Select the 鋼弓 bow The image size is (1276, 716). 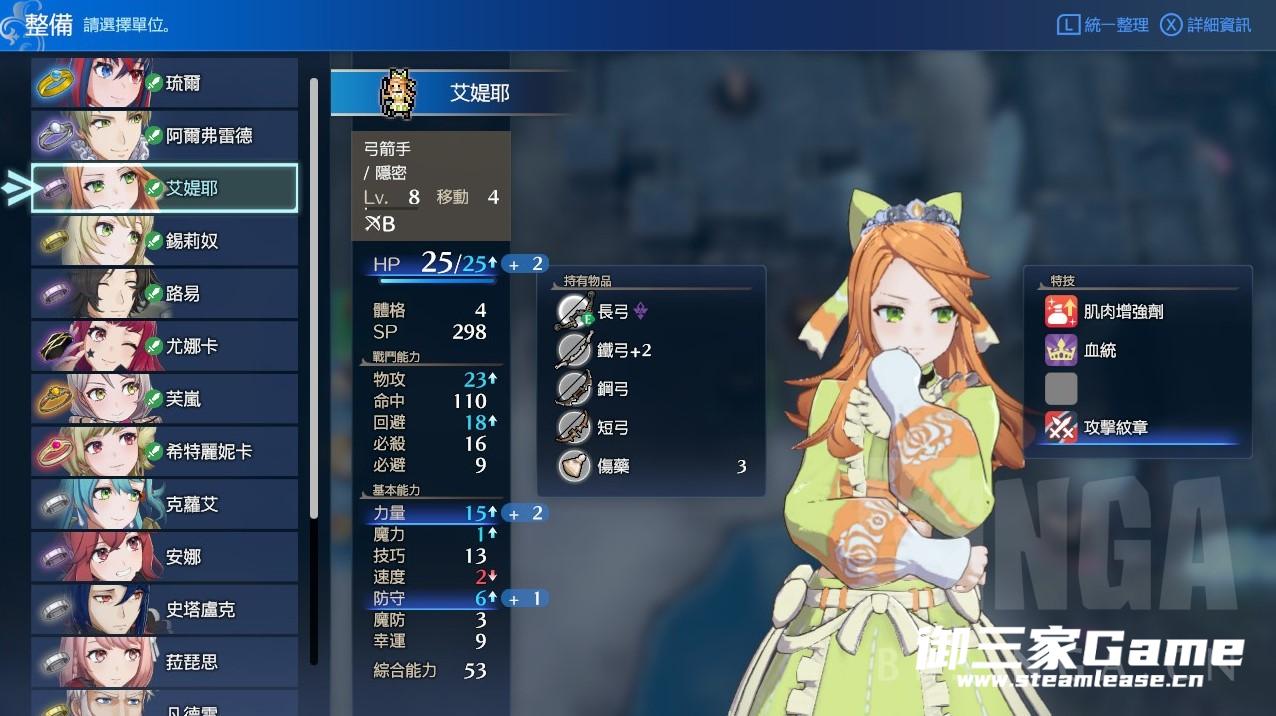(613, 389)
